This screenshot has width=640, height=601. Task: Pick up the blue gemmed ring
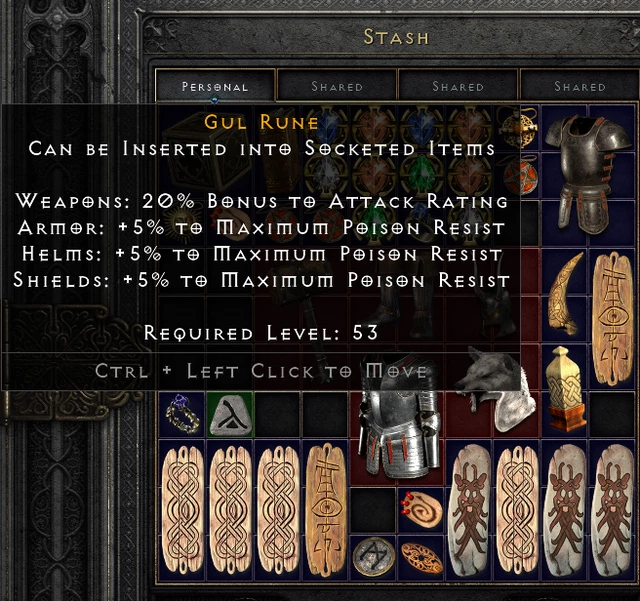coord(181,412)
